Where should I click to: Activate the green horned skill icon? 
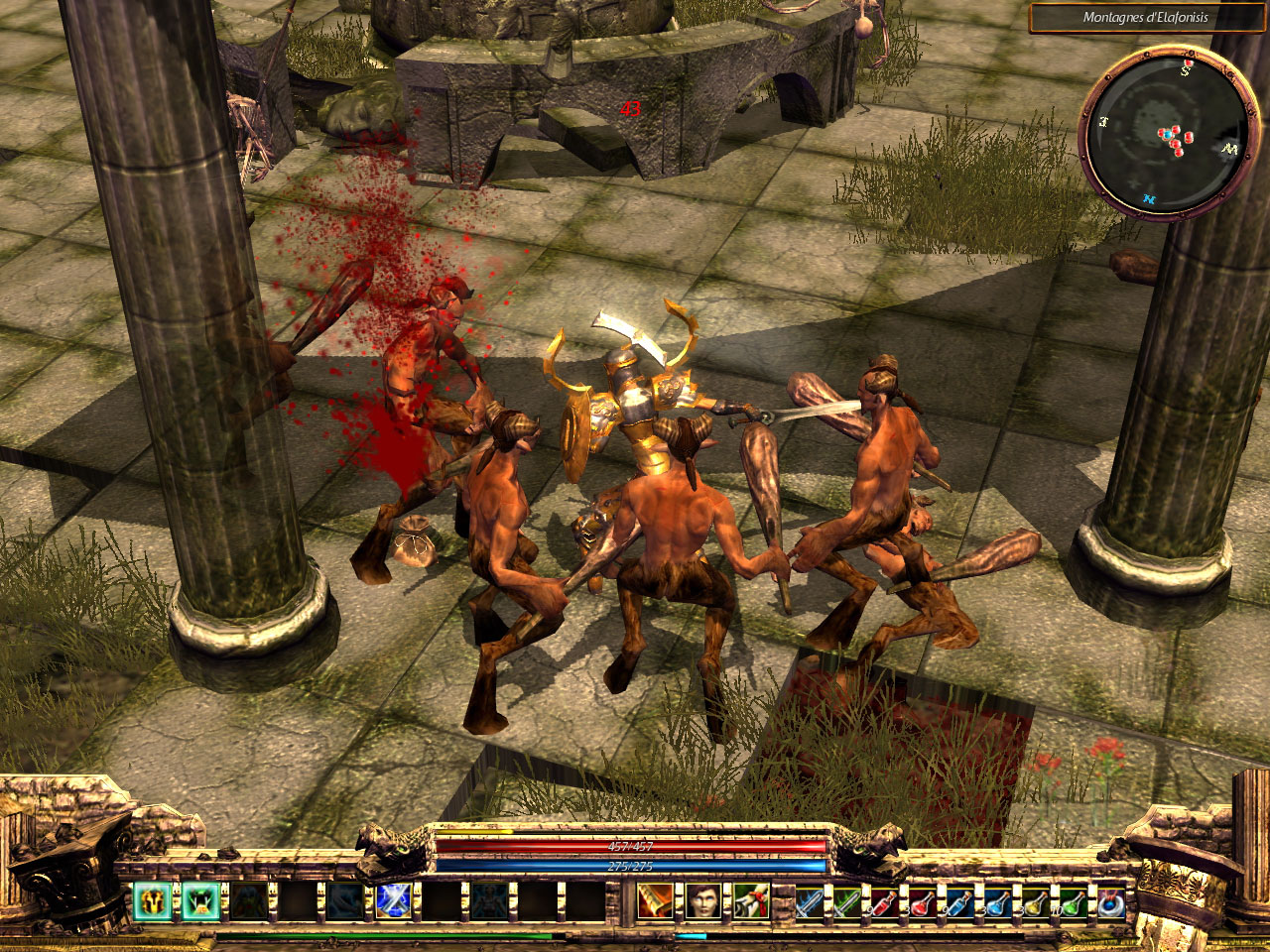pyautogui.click(x=196, y=900)
